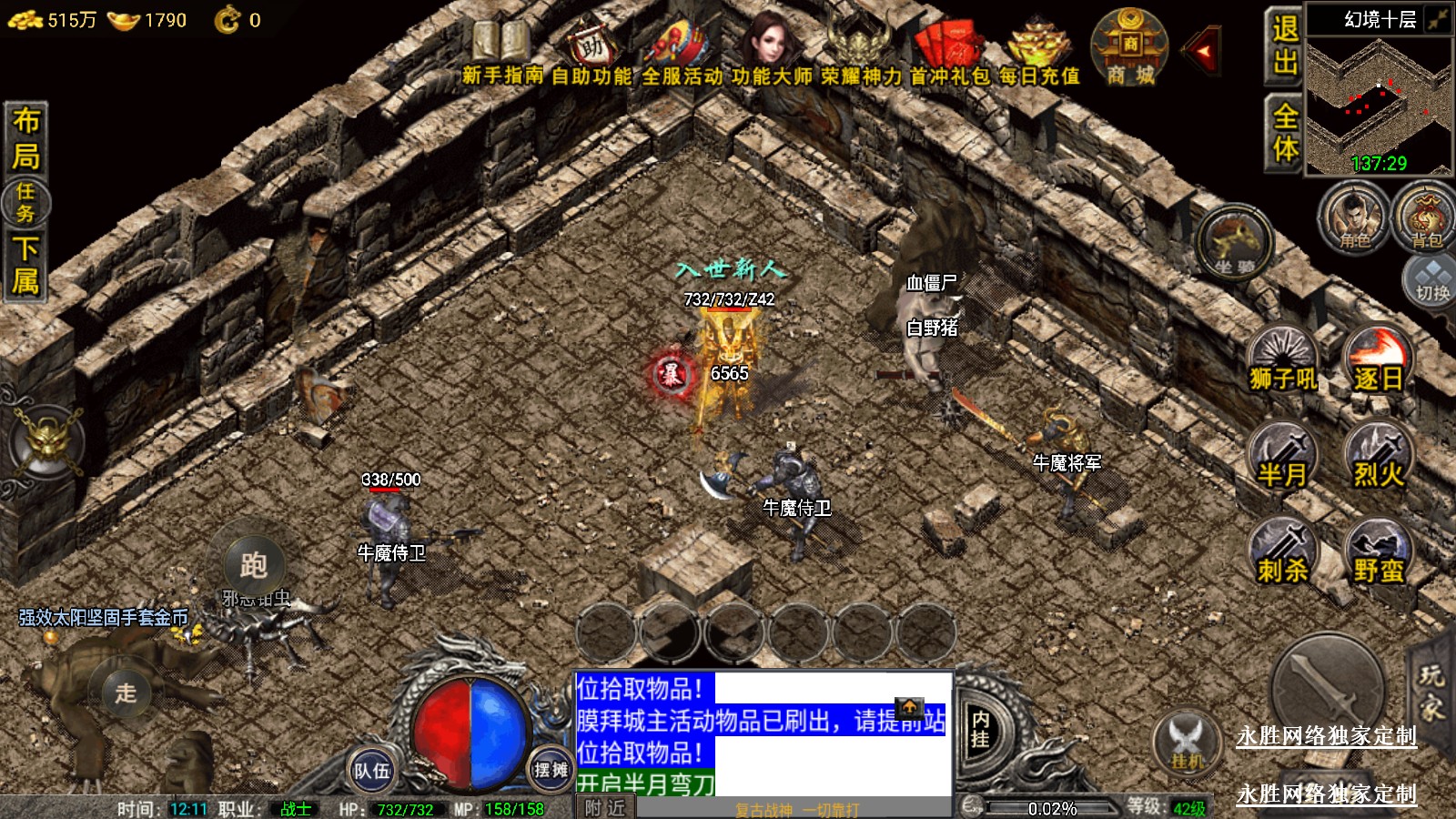Open the 任务 quest panel

click(25, 202)
